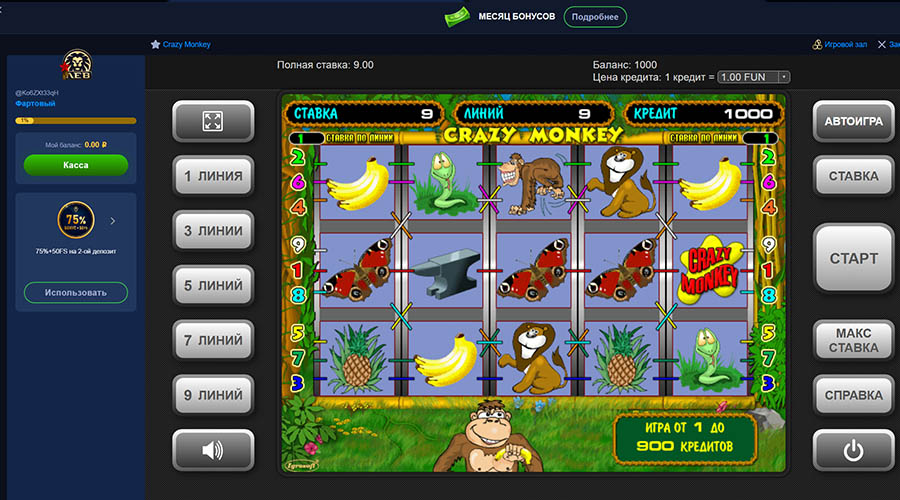Screen dimensions: 900x500
Task: Open the credit price dropdown
Action: pyautogui.click(x=754, y=77)
